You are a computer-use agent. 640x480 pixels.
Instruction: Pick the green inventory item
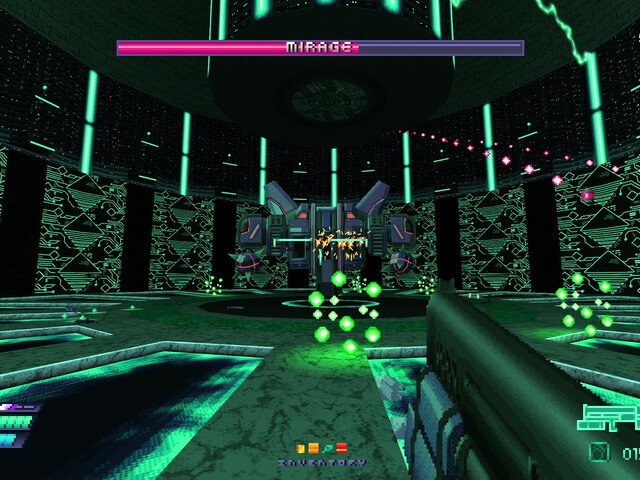(x=328, y=448)
